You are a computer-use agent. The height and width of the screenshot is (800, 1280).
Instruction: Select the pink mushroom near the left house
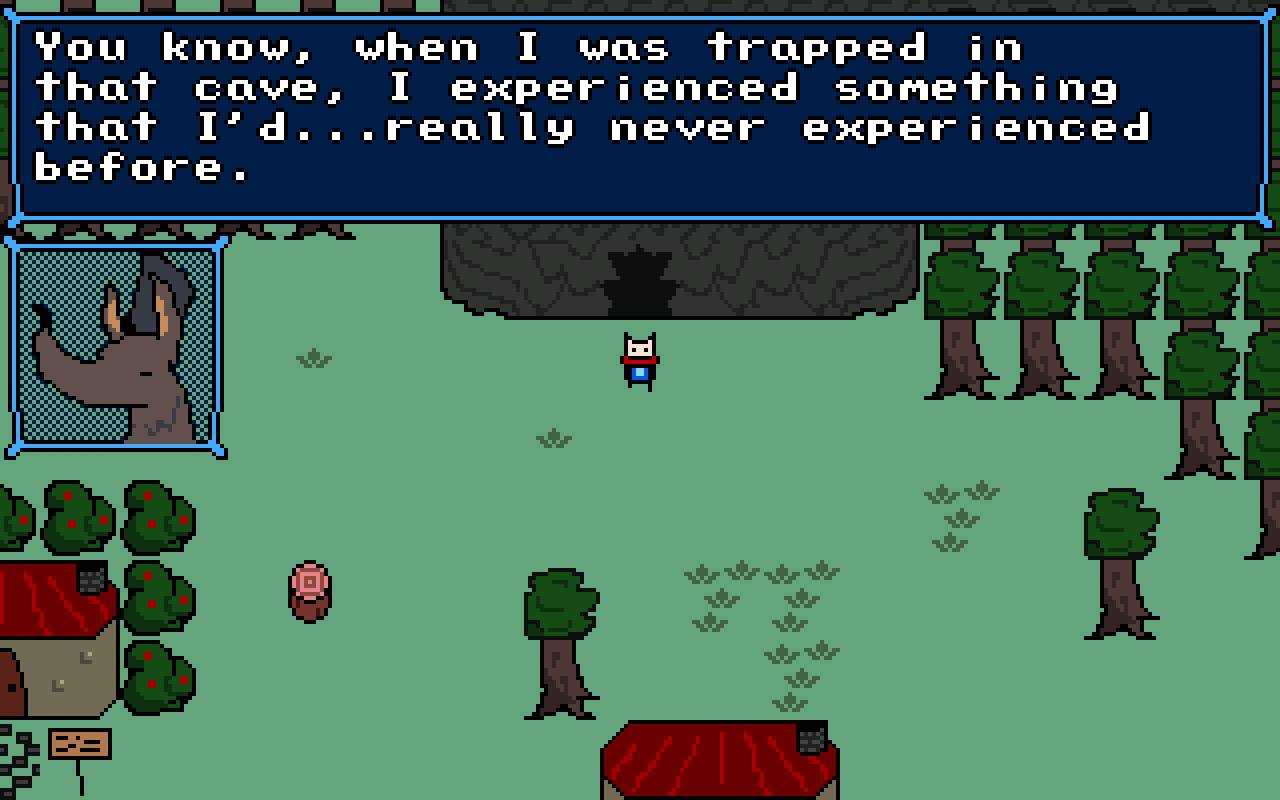pyautogui.click(x=308, y=592)
